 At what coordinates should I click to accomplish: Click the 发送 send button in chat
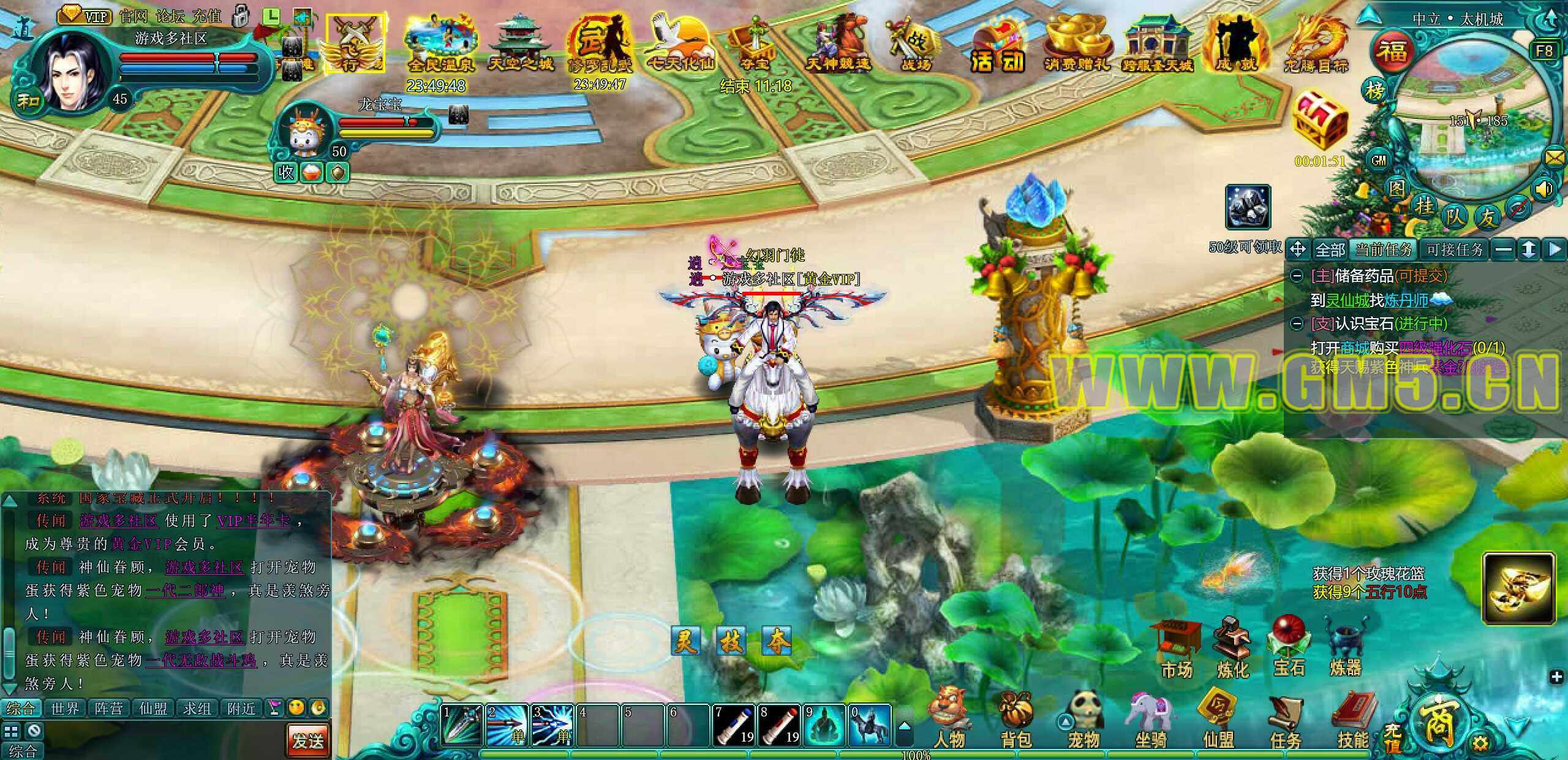[x=307, y=740]
